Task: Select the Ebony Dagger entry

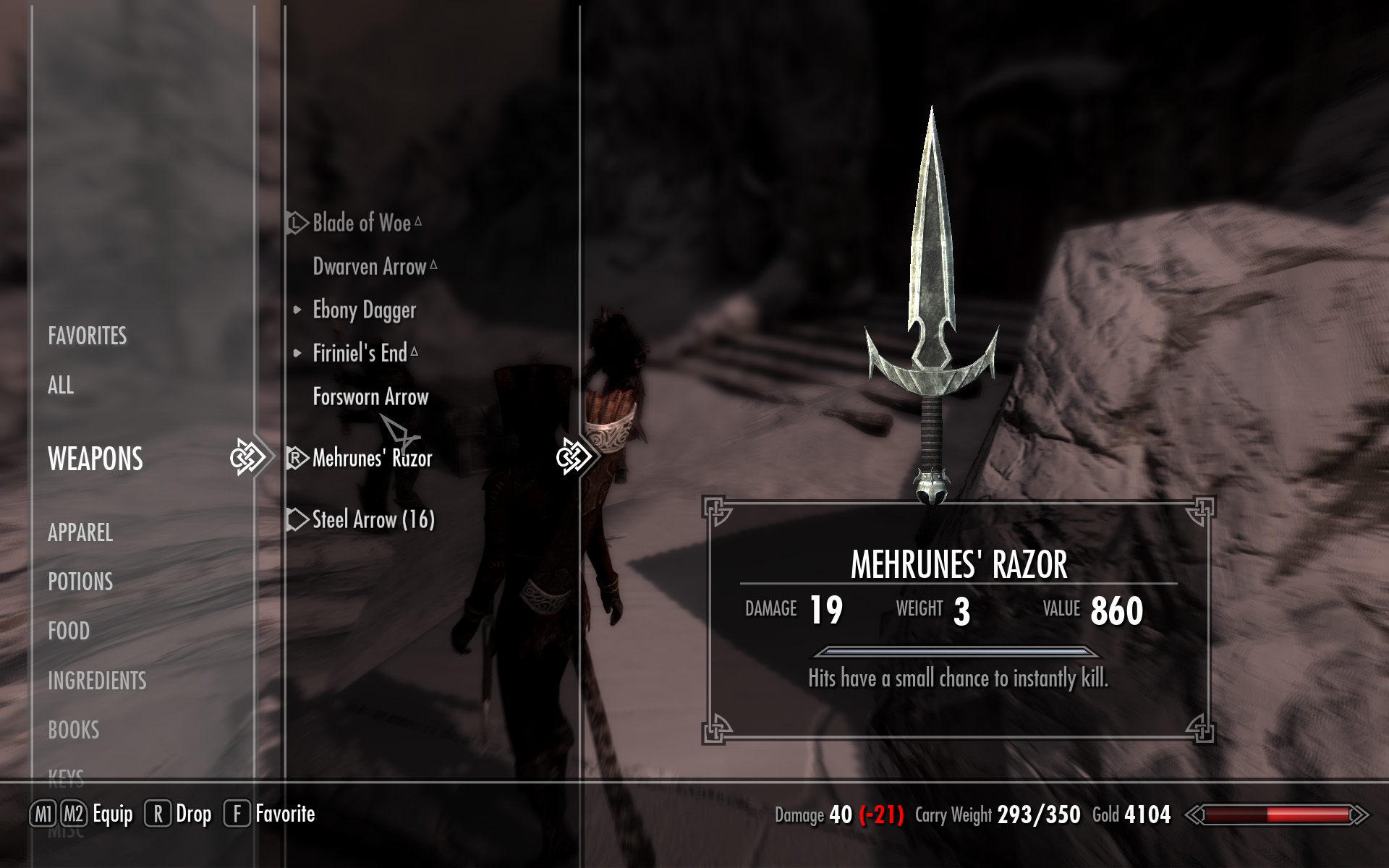Action: pos(364,310)
